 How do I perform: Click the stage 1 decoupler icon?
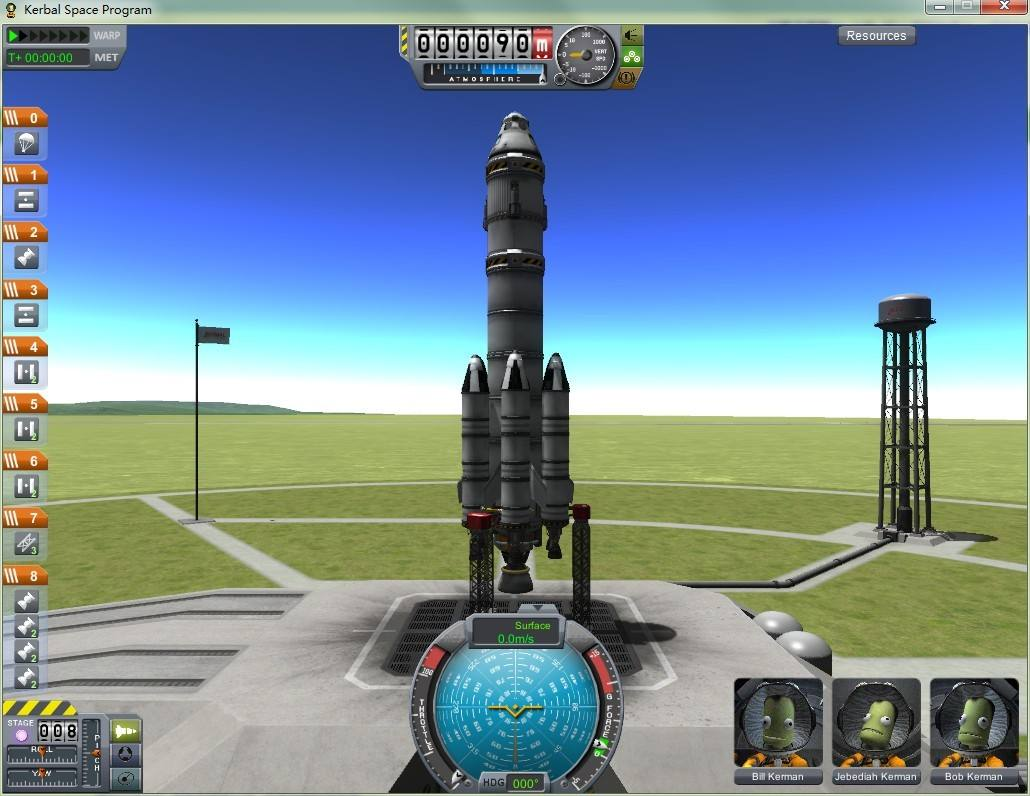coord(26,200)
